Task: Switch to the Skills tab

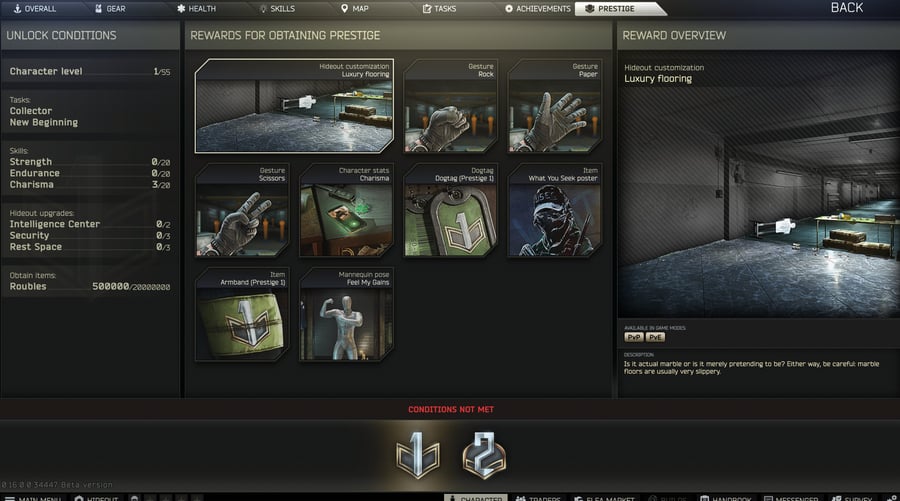Action: pos(277,9)
